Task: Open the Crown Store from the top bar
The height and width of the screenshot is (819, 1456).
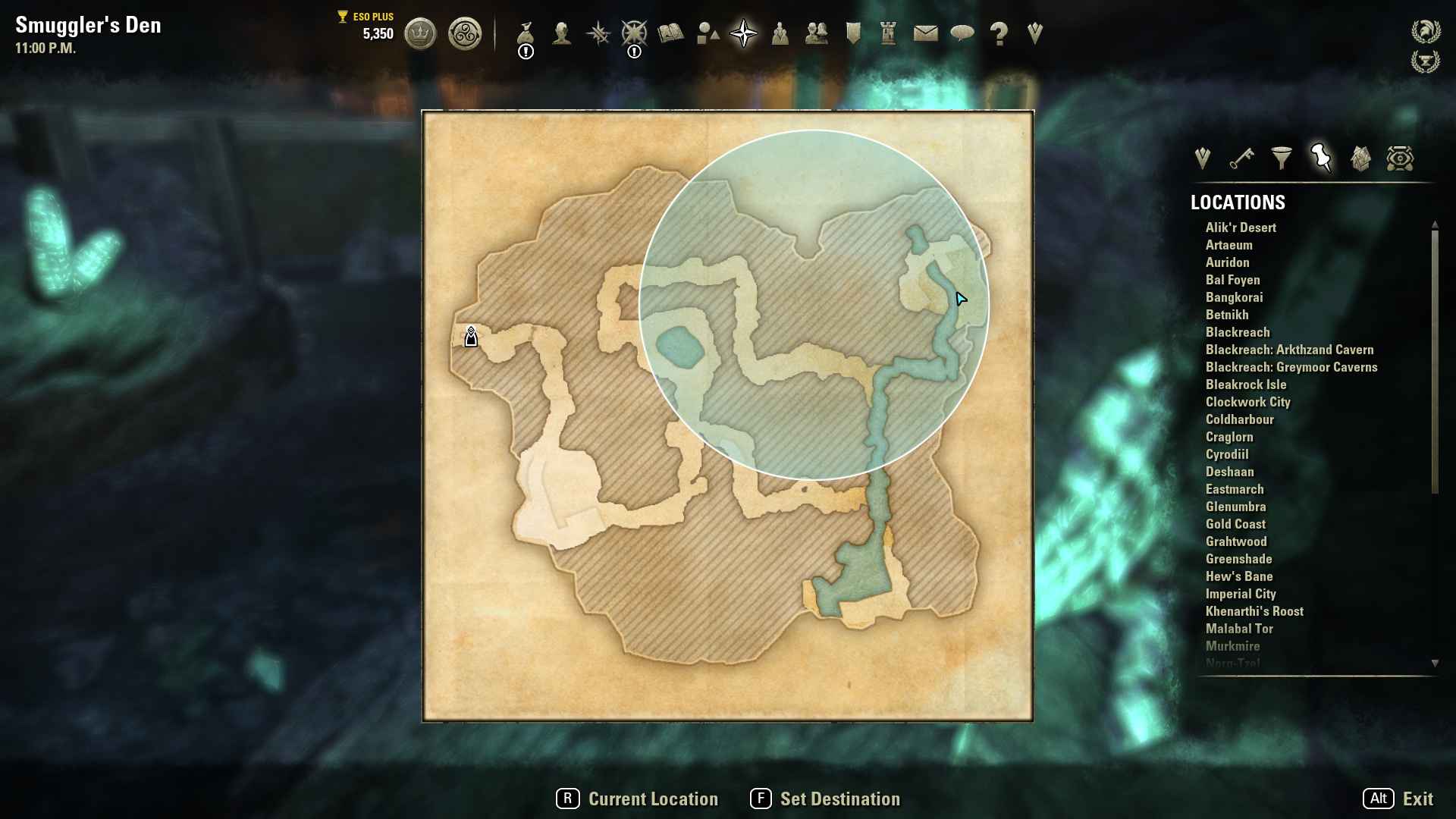Action: coord(420,34)
